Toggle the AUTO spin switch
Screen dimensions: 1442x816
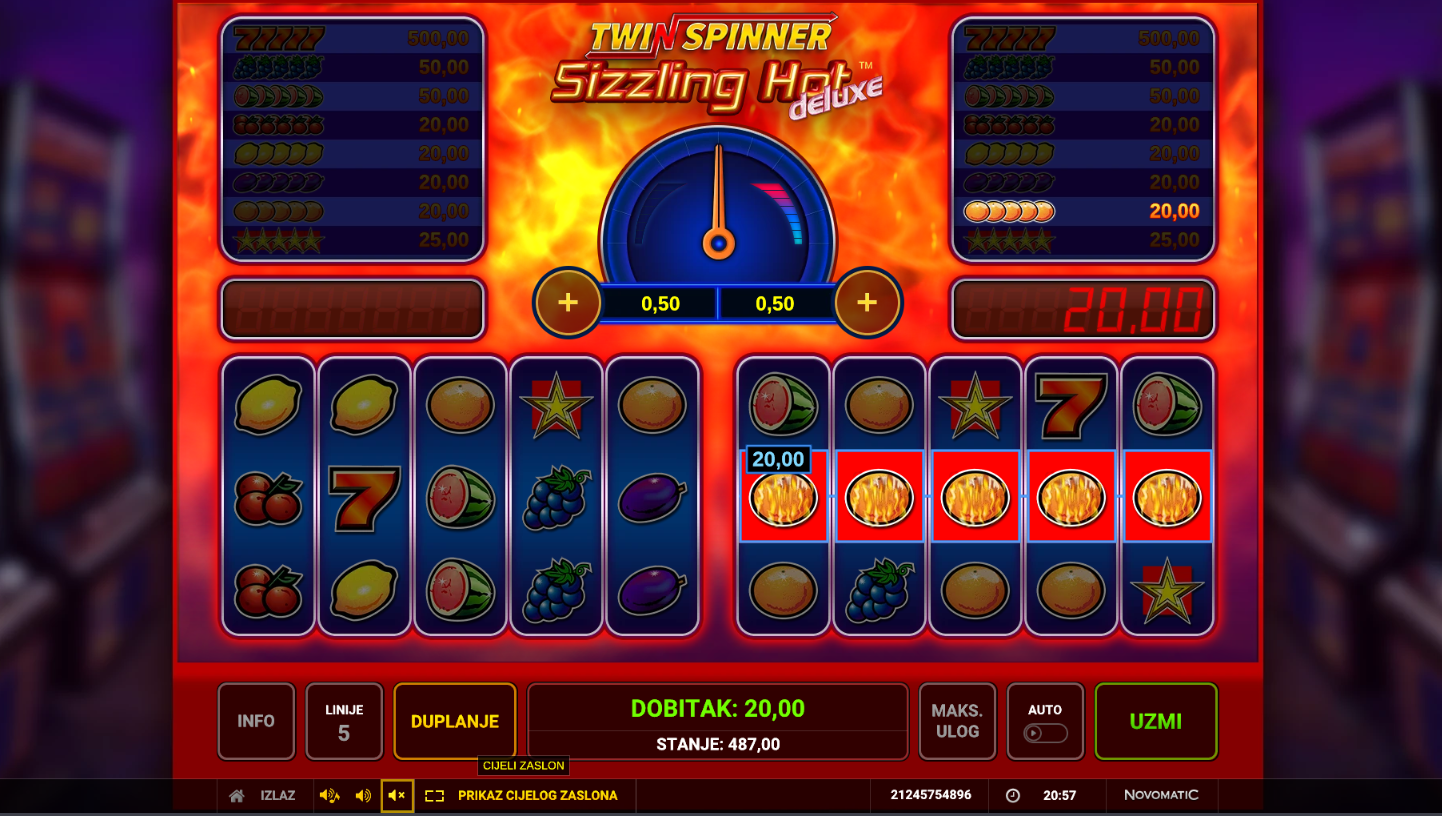[x=1045, y=732]
